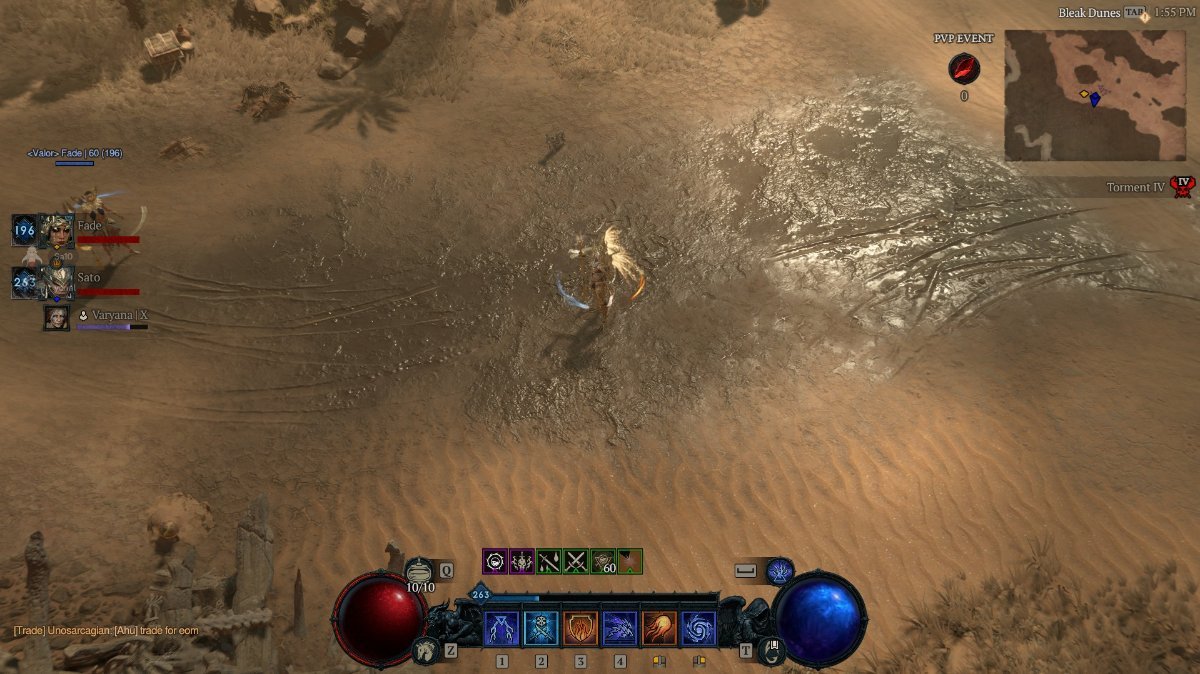Click the Torment IV difficulty skull icon
This screenshot has height=674, width=1200.
click(x=1184, y=187)
